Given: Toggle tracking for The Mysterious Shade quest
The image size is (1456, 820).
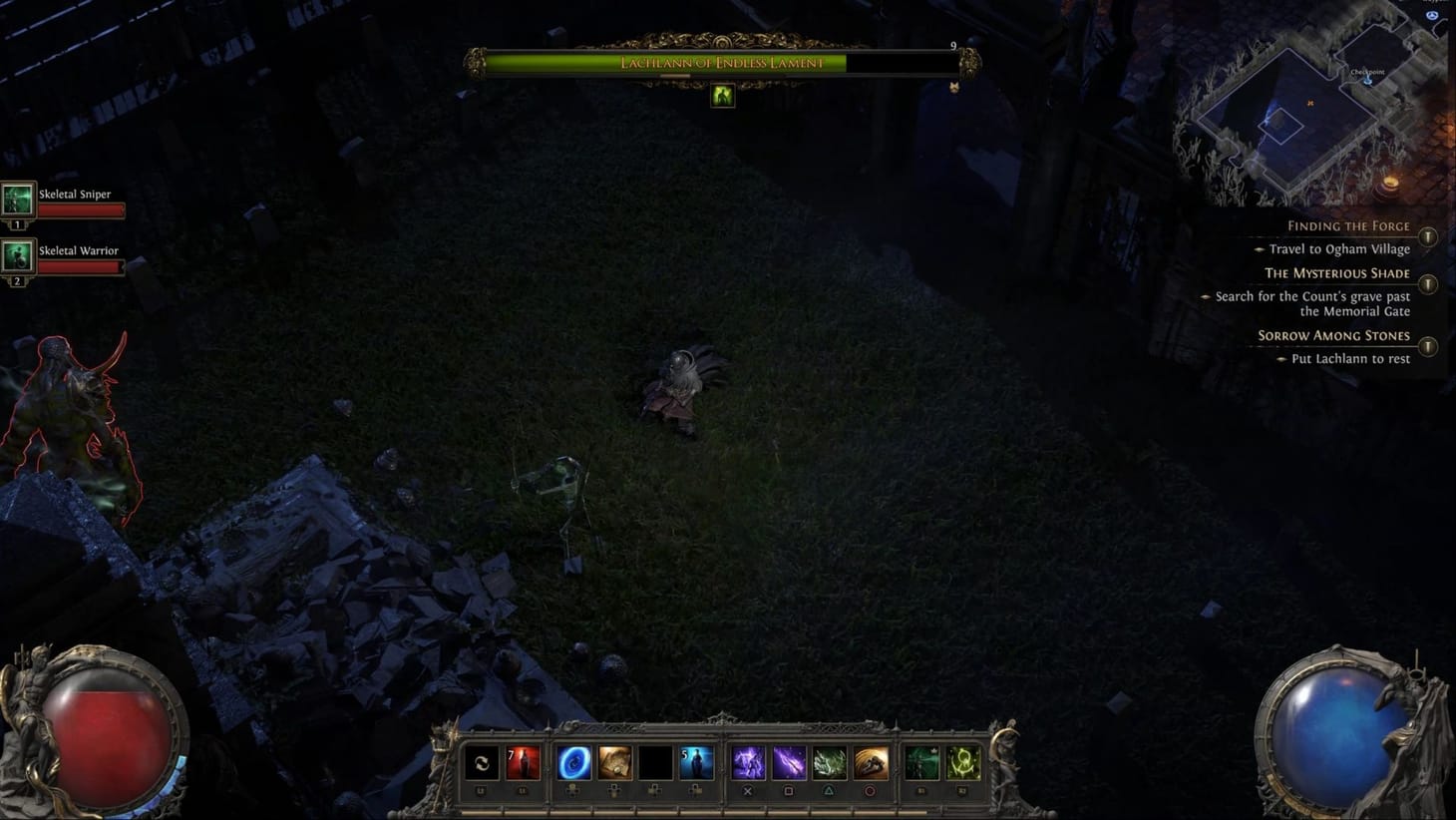Looking at the screenshot, I should pos(1428,284).
